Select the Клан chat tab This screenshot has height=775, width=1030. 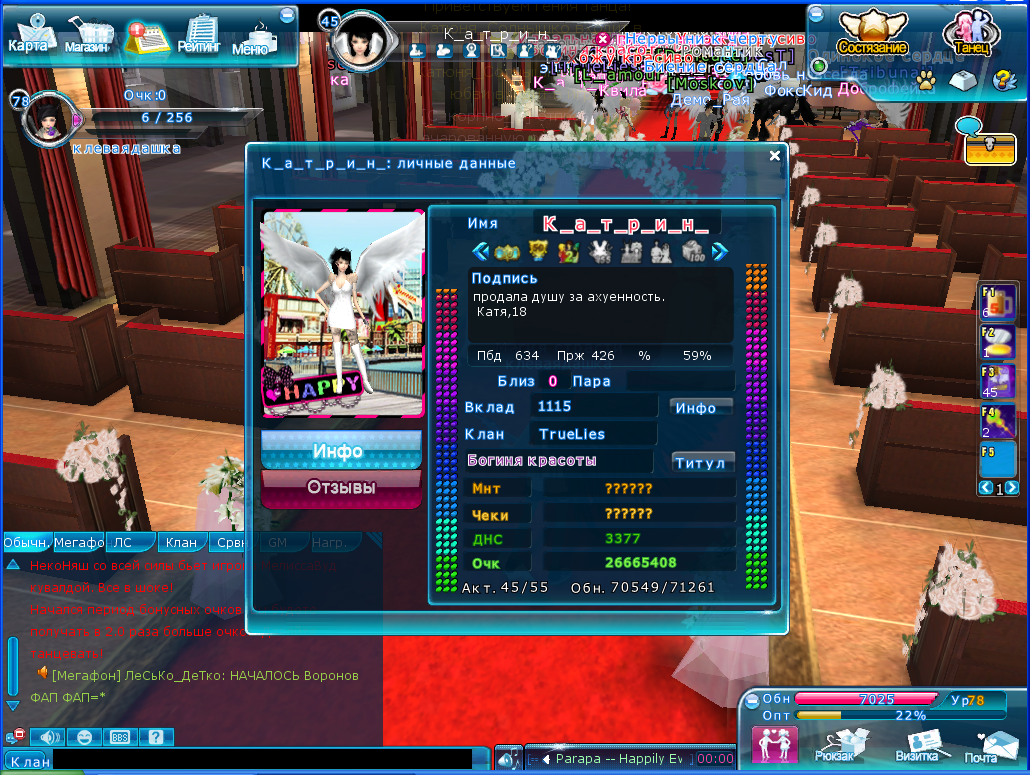click(181, 543)
